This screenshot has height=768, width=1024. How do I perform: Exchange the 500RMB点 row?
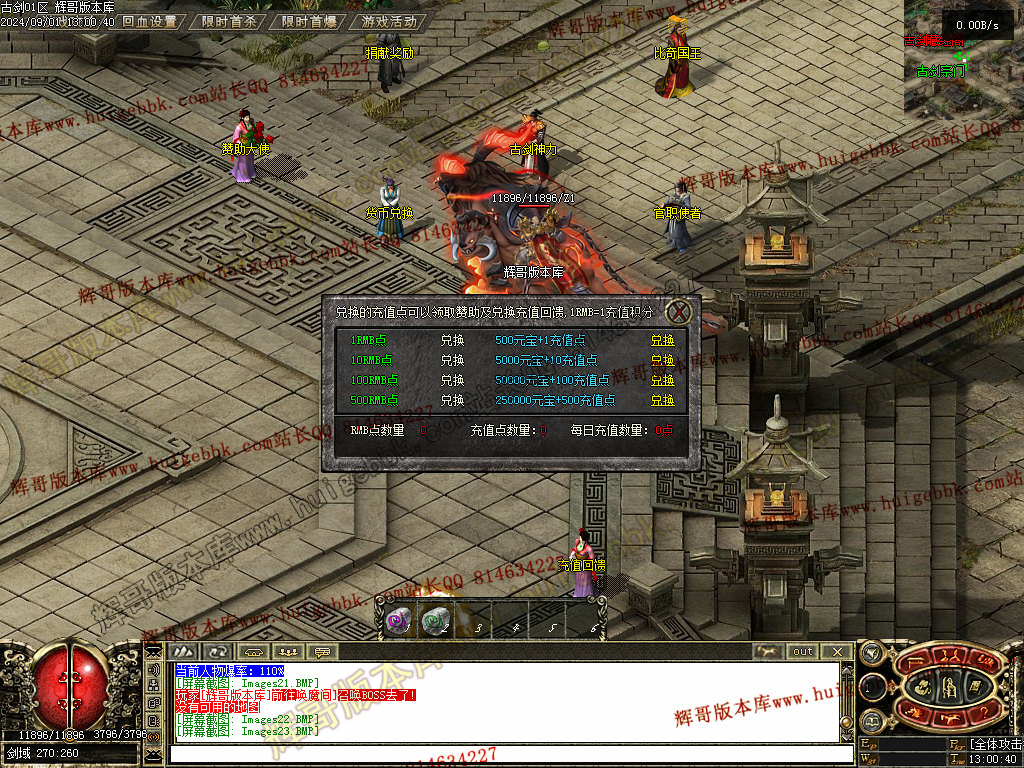tap(662, 400)
